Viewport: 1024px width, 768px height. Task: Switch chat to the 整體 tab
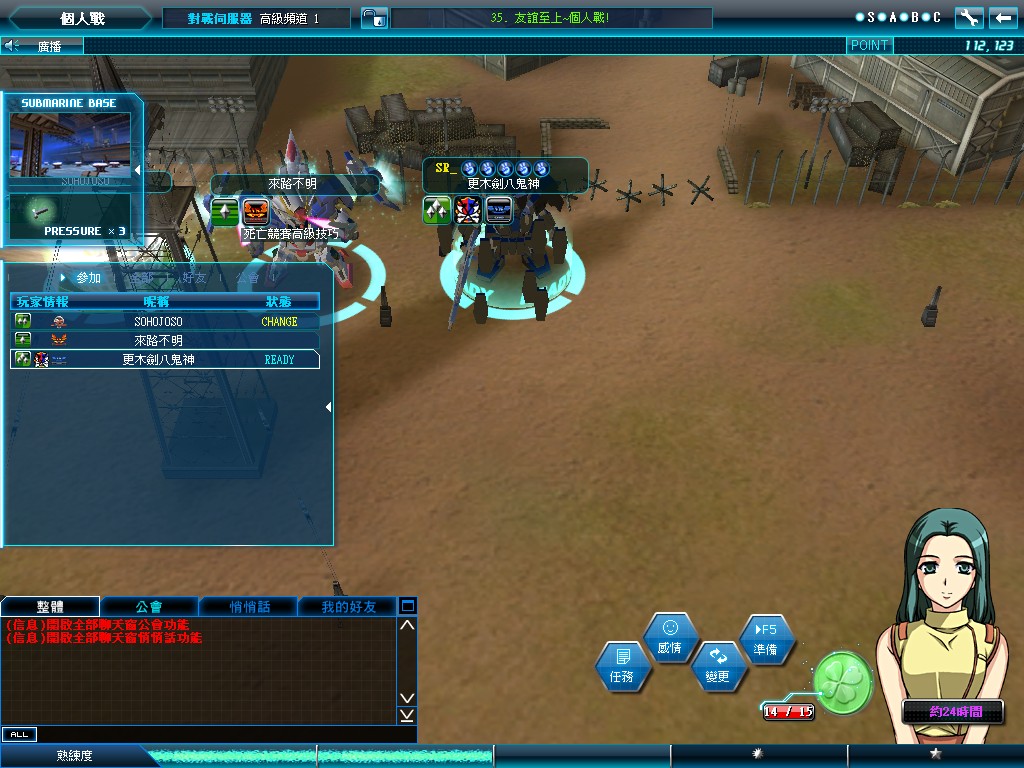50,607
